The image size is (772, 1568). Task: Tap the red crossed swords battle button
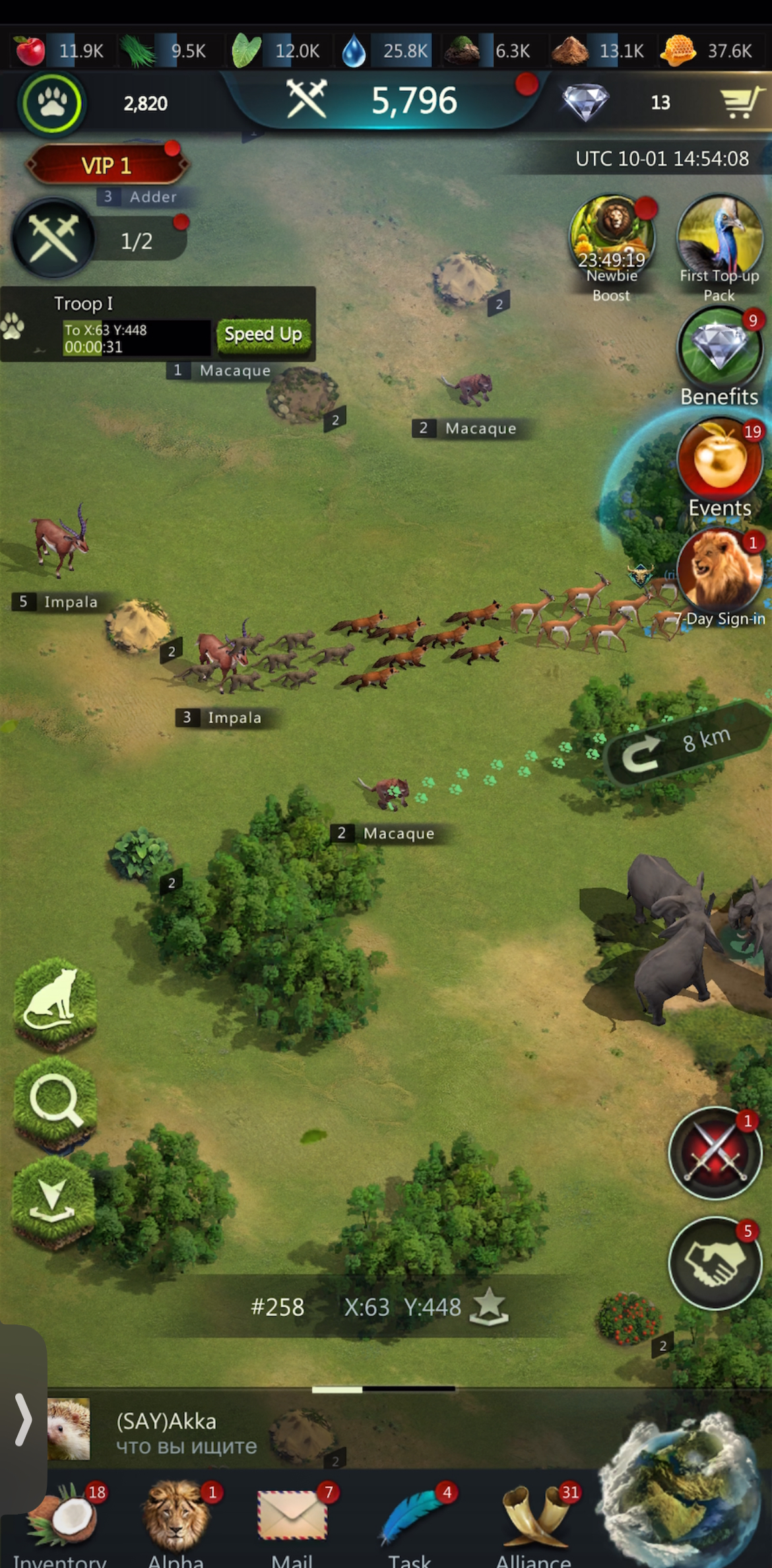pyautogui.click(x=715, y=1154)
